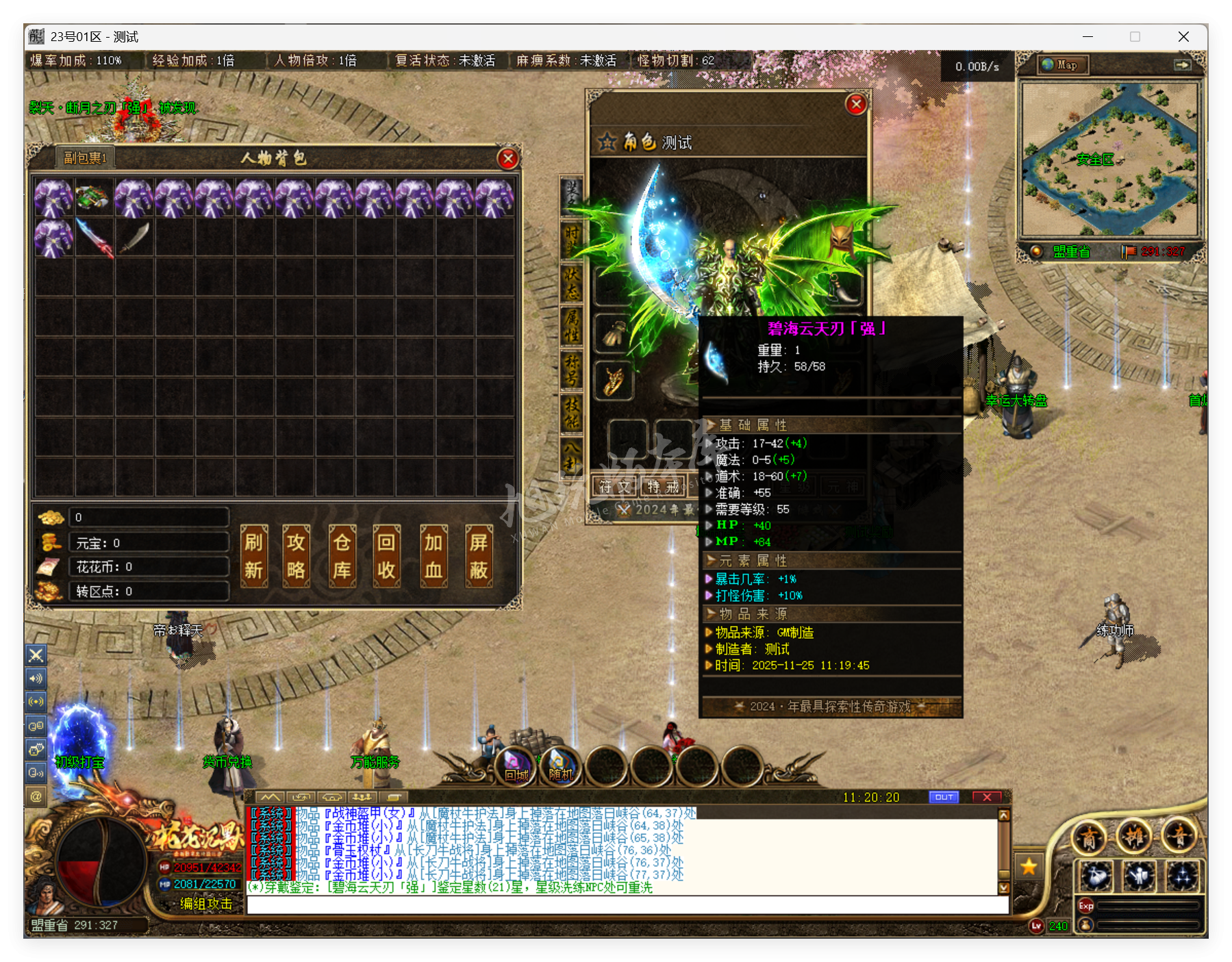The image size is (1232, 962).
Task: Click the crossed swords PK icon in left sidebar
Action: 36,655
